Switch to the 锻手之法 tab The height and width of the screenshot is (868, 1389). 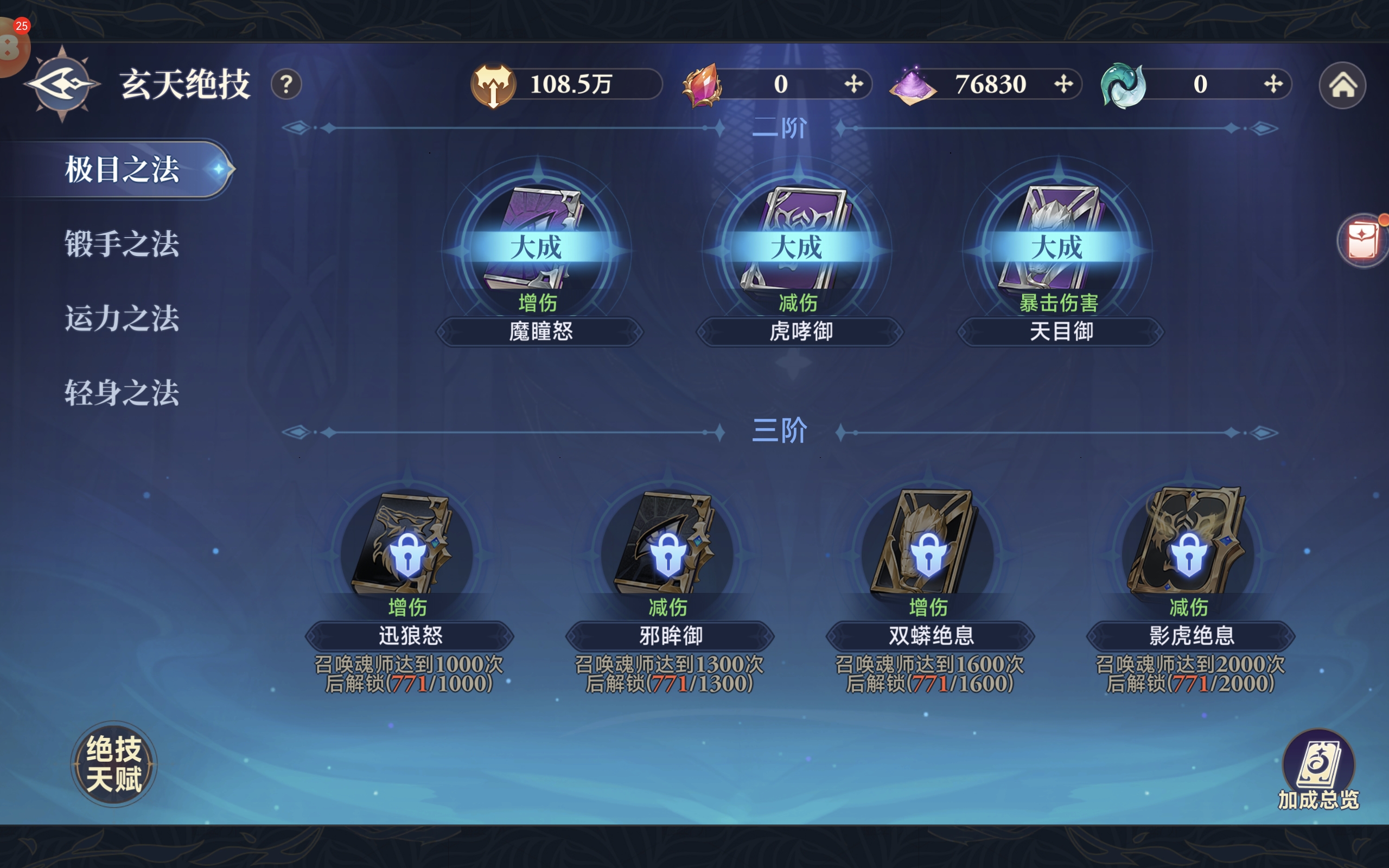(122, 244)
